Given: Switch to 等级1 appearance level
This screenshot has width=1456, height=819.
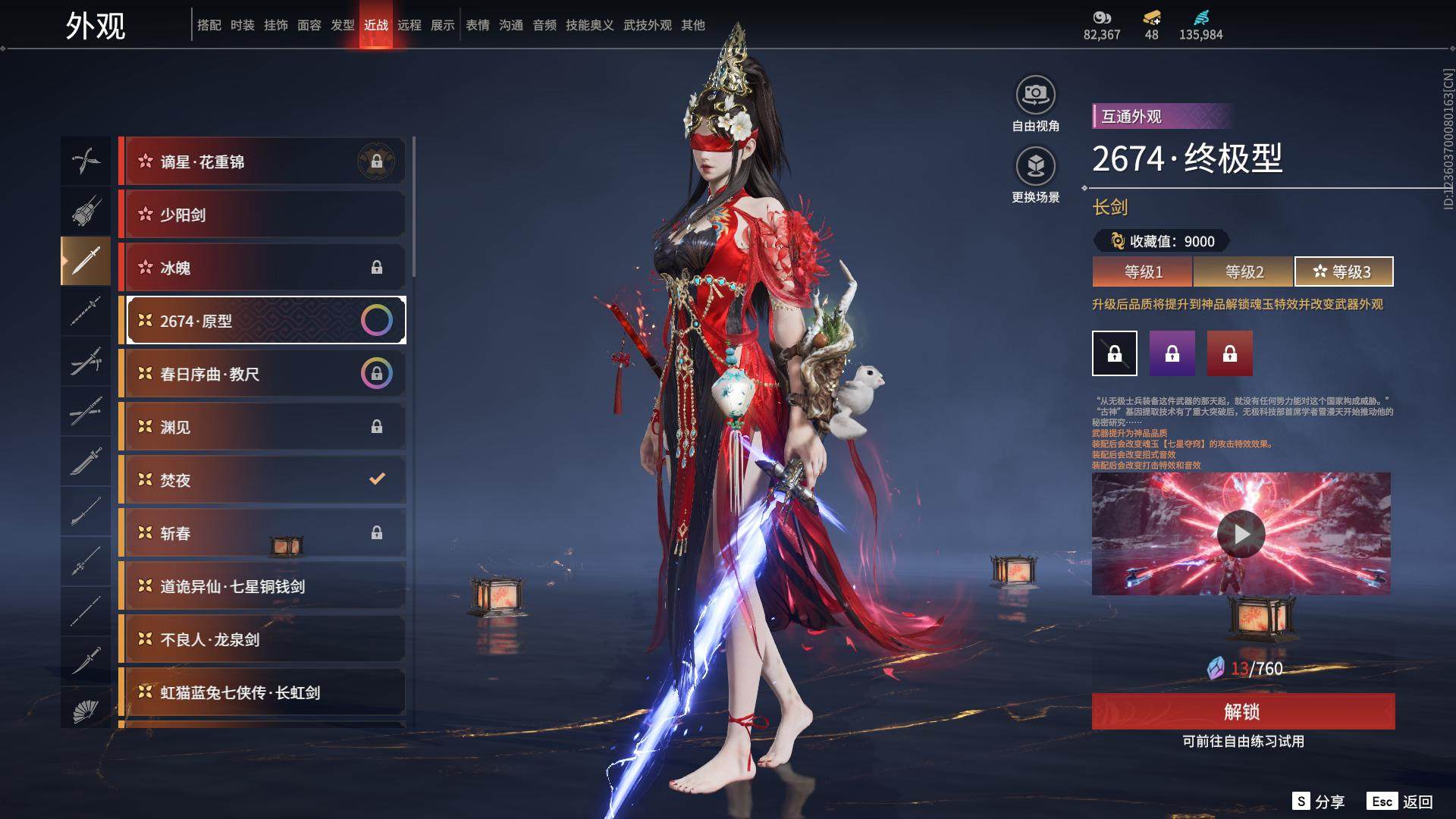Looking at the screenshot, I should pos(1143,271).
